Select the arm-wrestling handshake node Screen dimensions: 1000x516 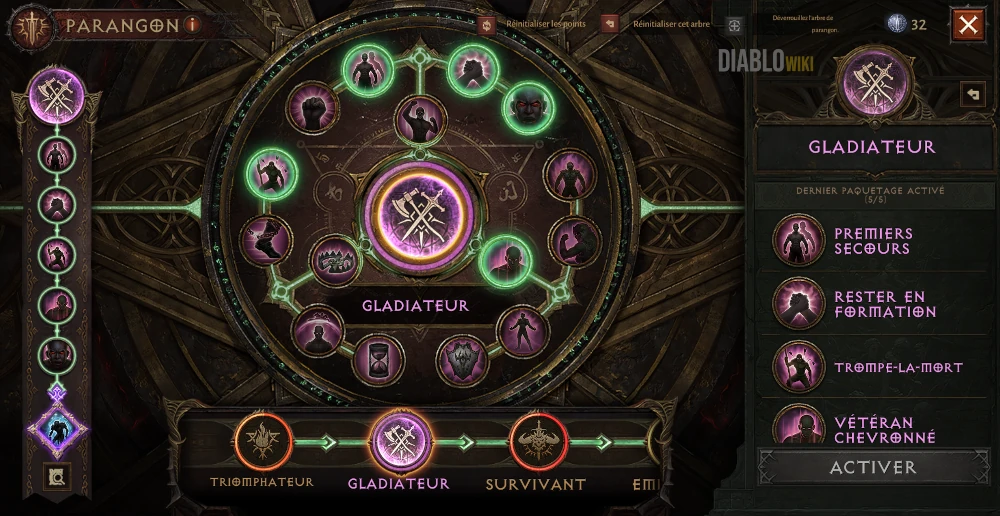(x=471, y=69)
